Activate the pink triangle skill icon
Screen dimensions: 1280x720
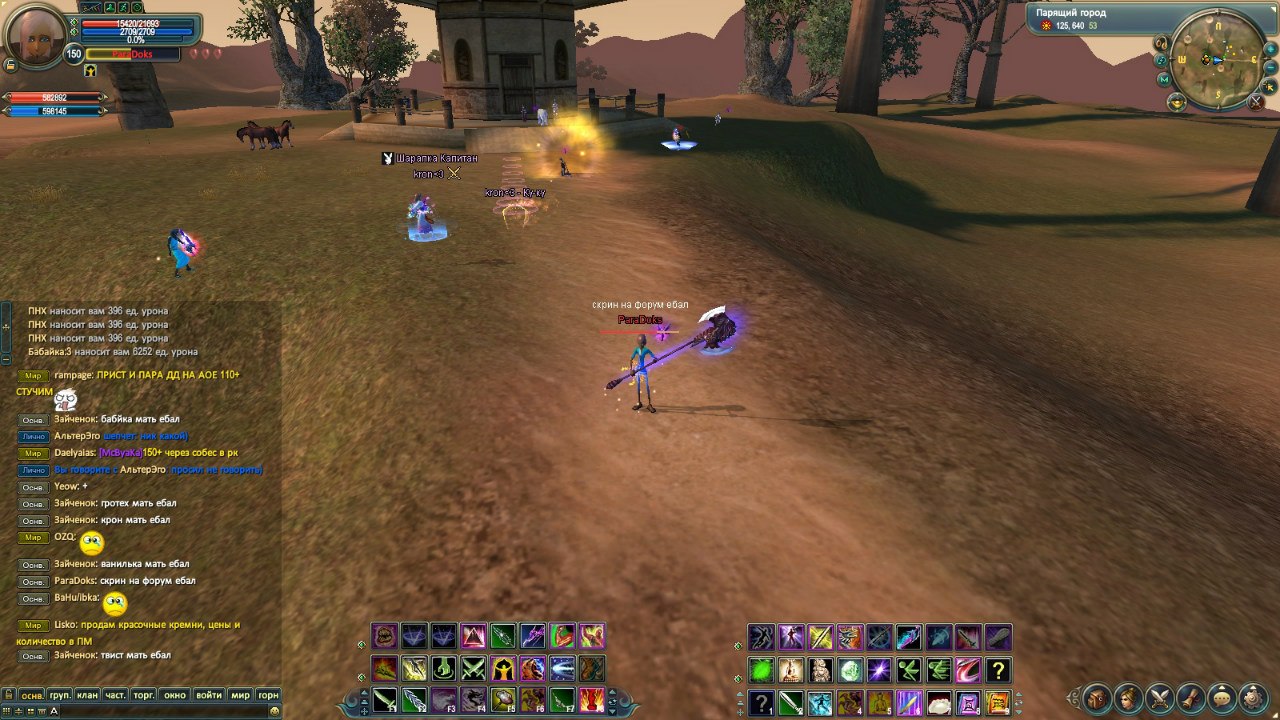[473, 636]
